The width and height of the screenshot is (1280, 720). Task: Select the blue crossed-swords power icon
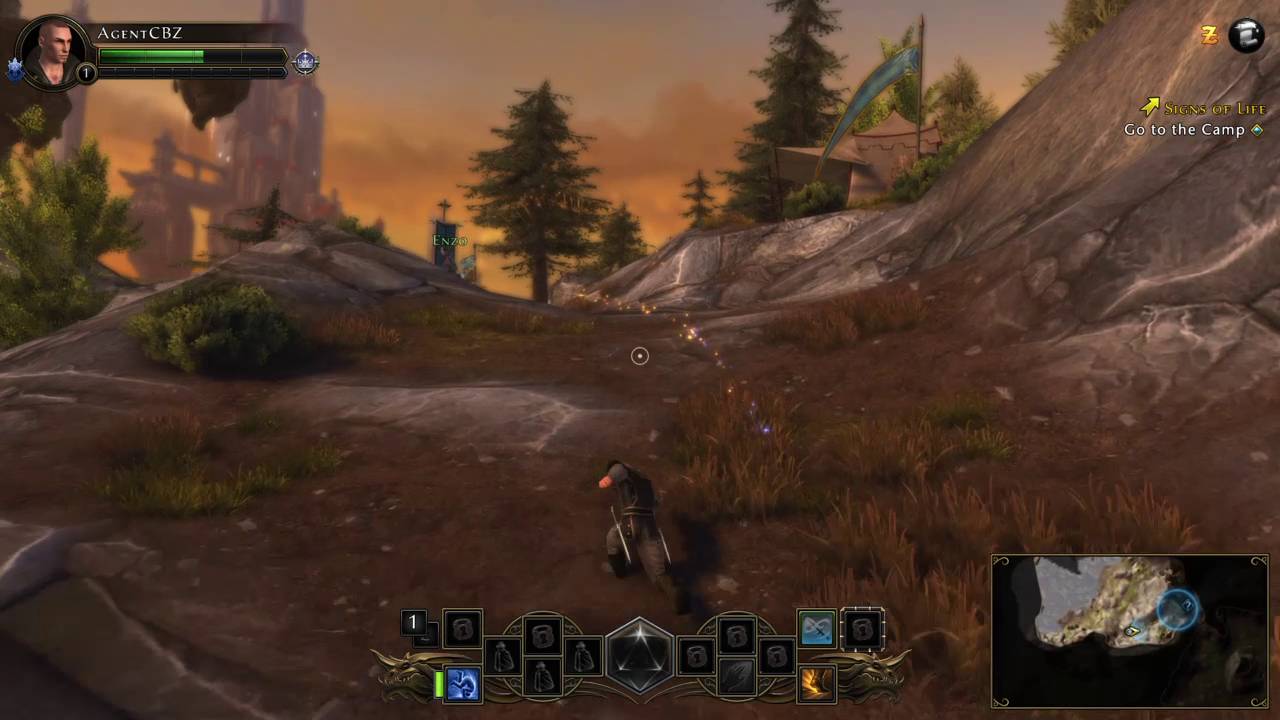(x=817, y=628)
